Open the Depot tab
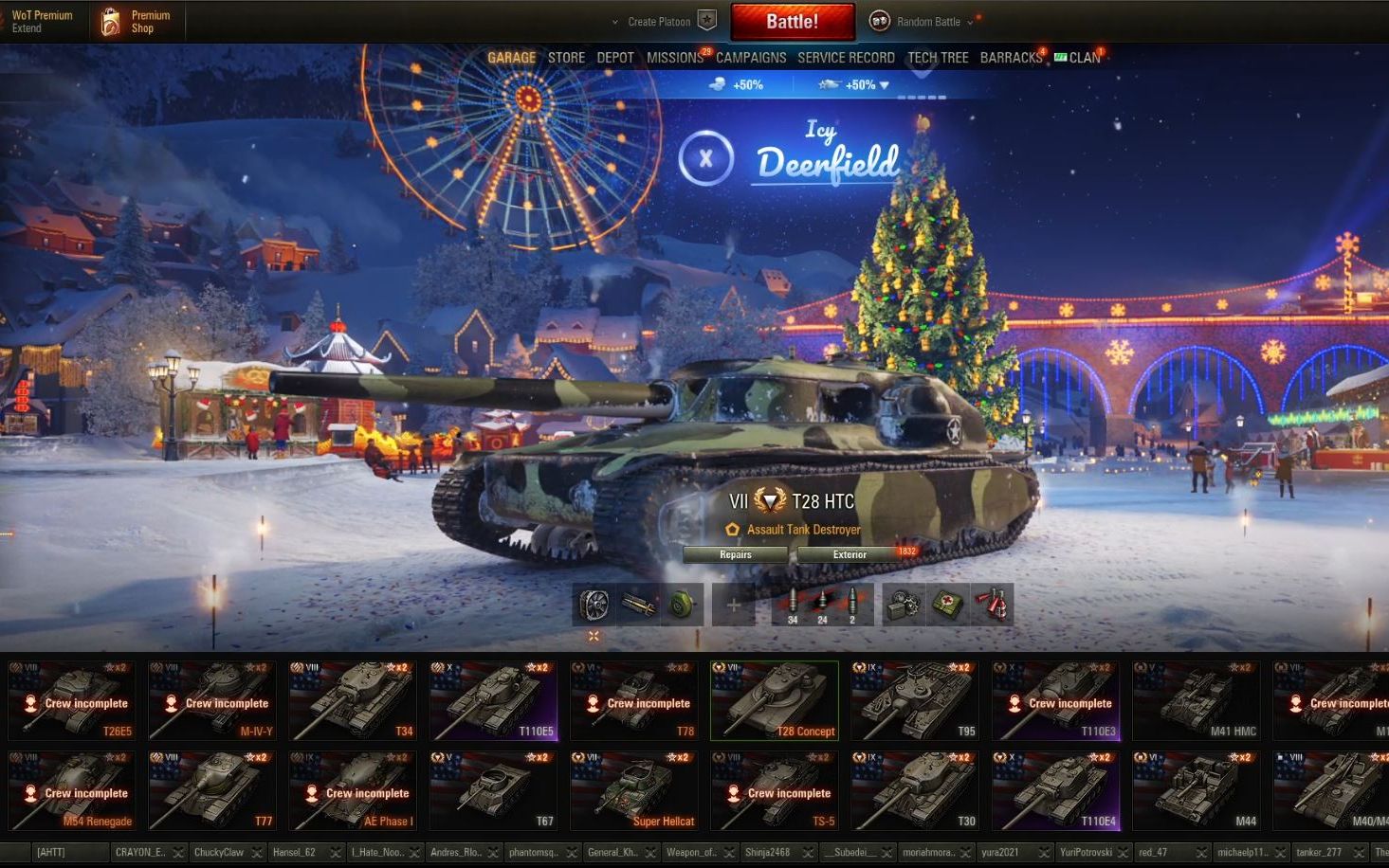1389x868 pixels. pyautogui.click(x=615, y=58)
